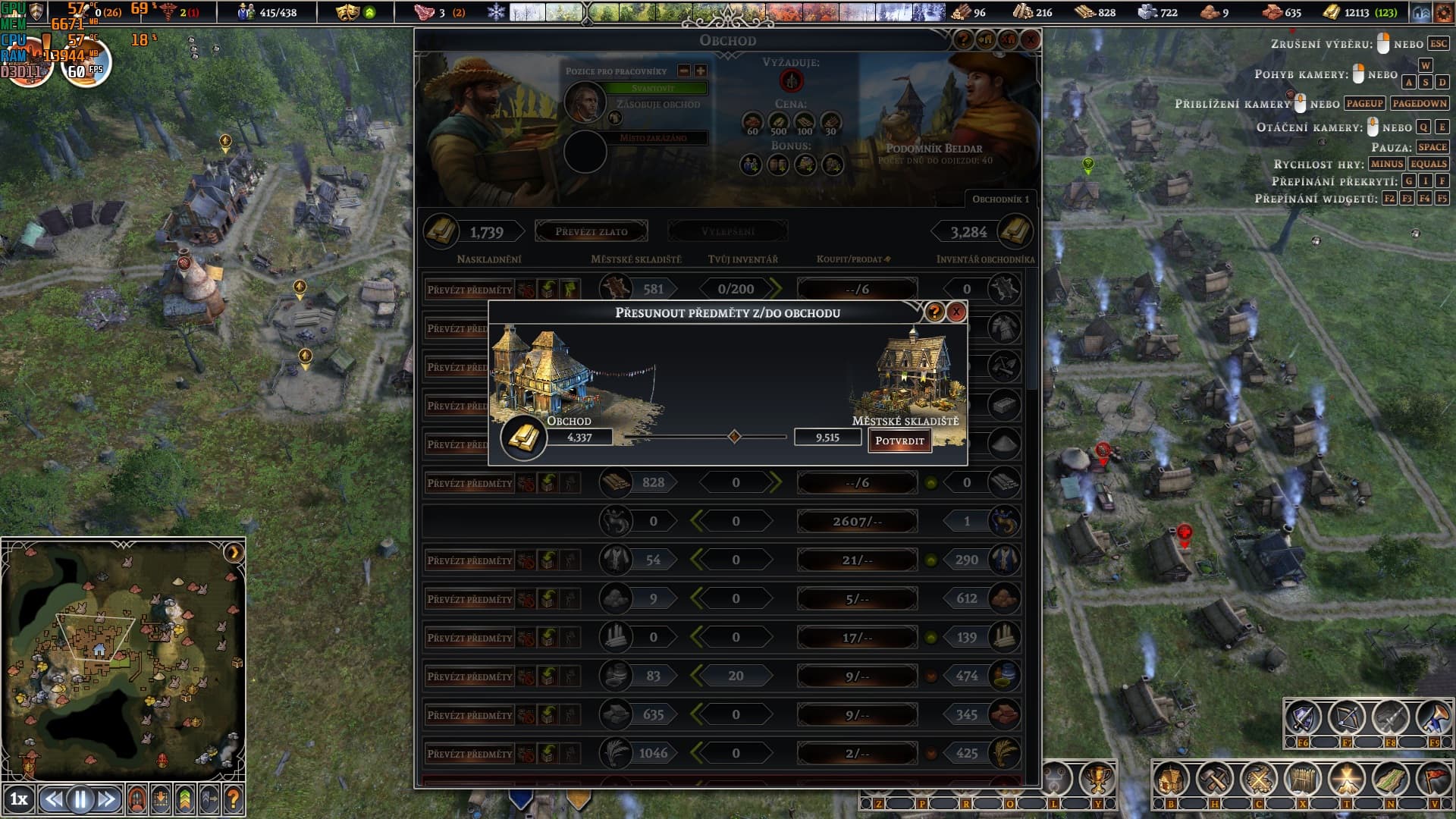Click the Městské skladiště gold amount field

pos(827,438)
